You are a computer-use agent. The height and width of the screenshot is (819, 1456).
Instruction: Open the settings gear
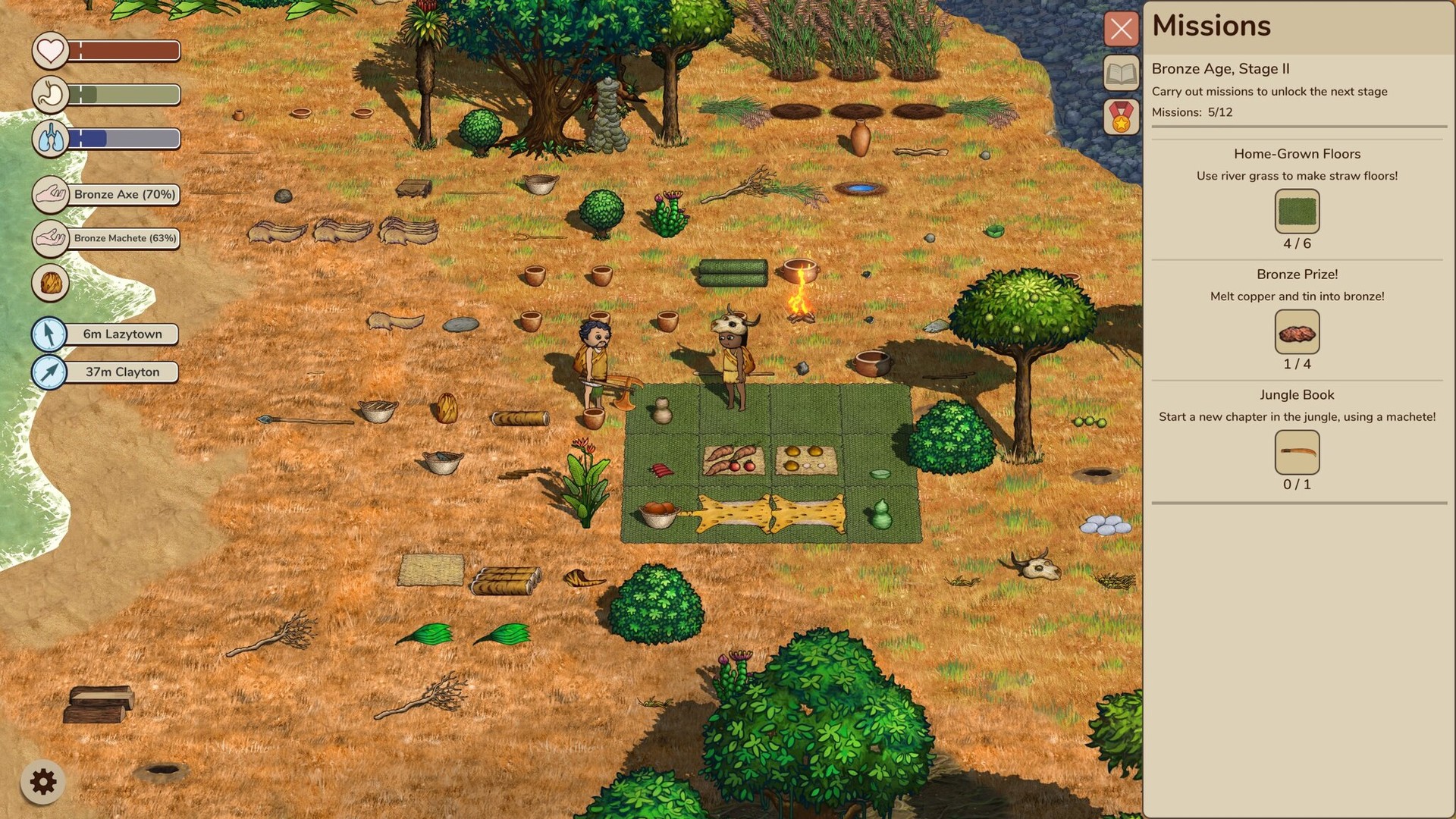43,780
